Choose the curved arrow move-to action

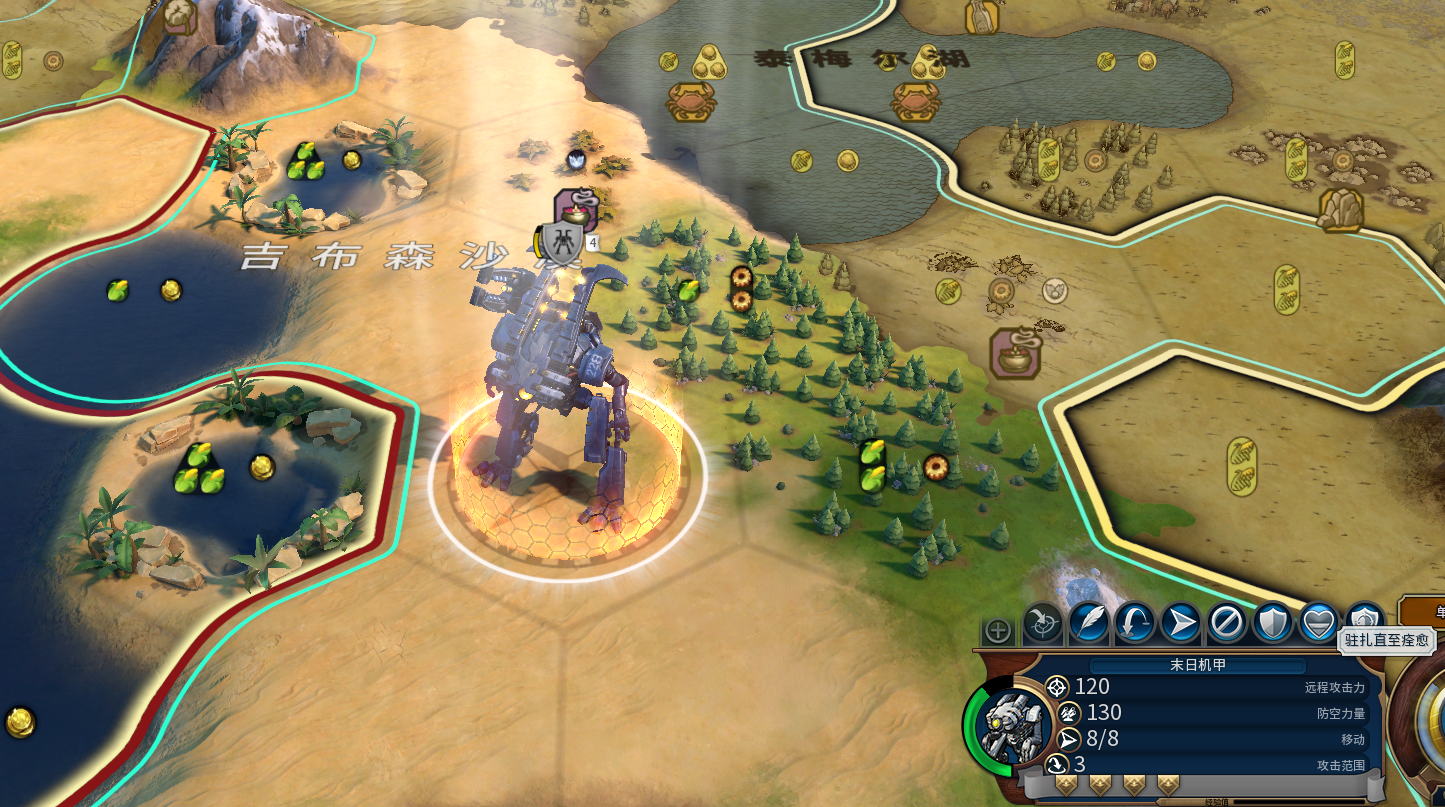pyautogui.click(x=1135, y=623)
